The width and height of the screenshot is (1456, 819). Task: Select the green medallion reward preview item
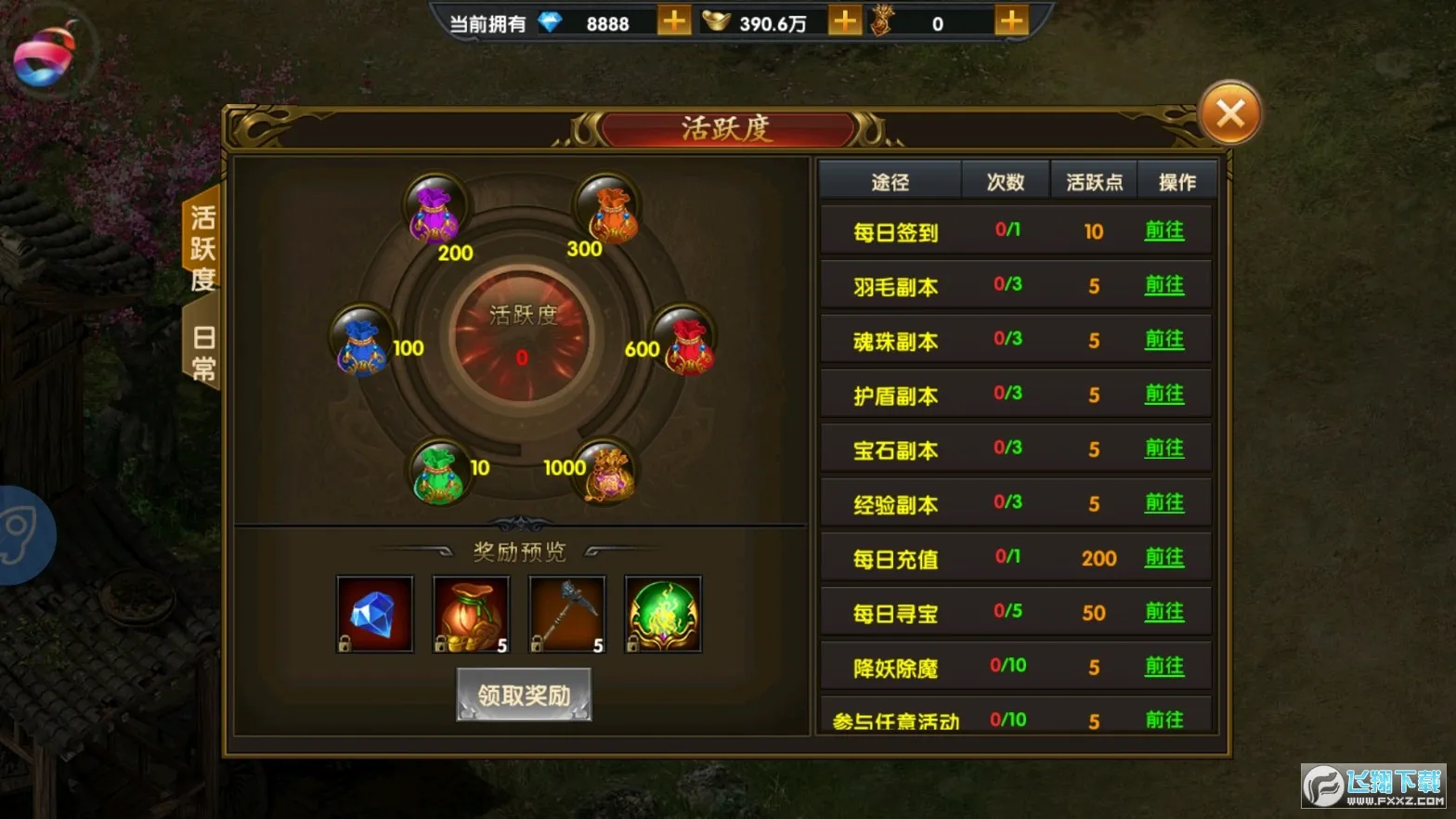click(662, 614)
